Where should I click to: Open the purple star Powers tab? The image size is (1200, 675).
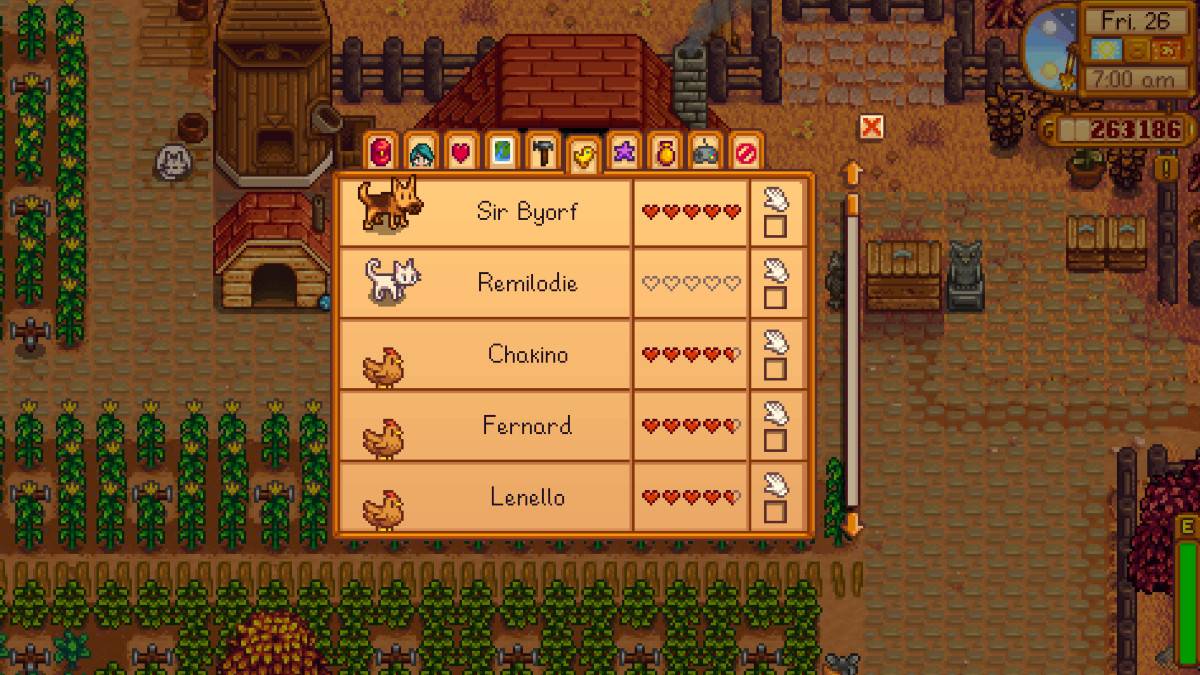624,152
